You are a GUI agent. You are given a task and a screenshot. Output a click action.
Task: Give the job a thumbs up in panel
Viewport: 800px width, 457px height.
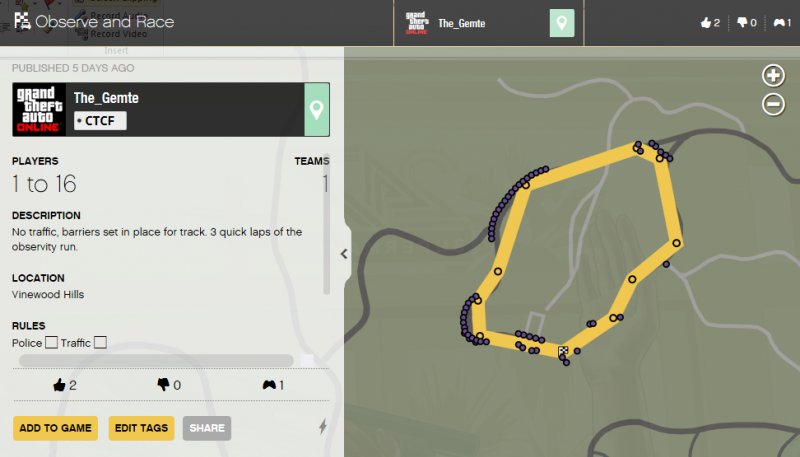(64, 385)
